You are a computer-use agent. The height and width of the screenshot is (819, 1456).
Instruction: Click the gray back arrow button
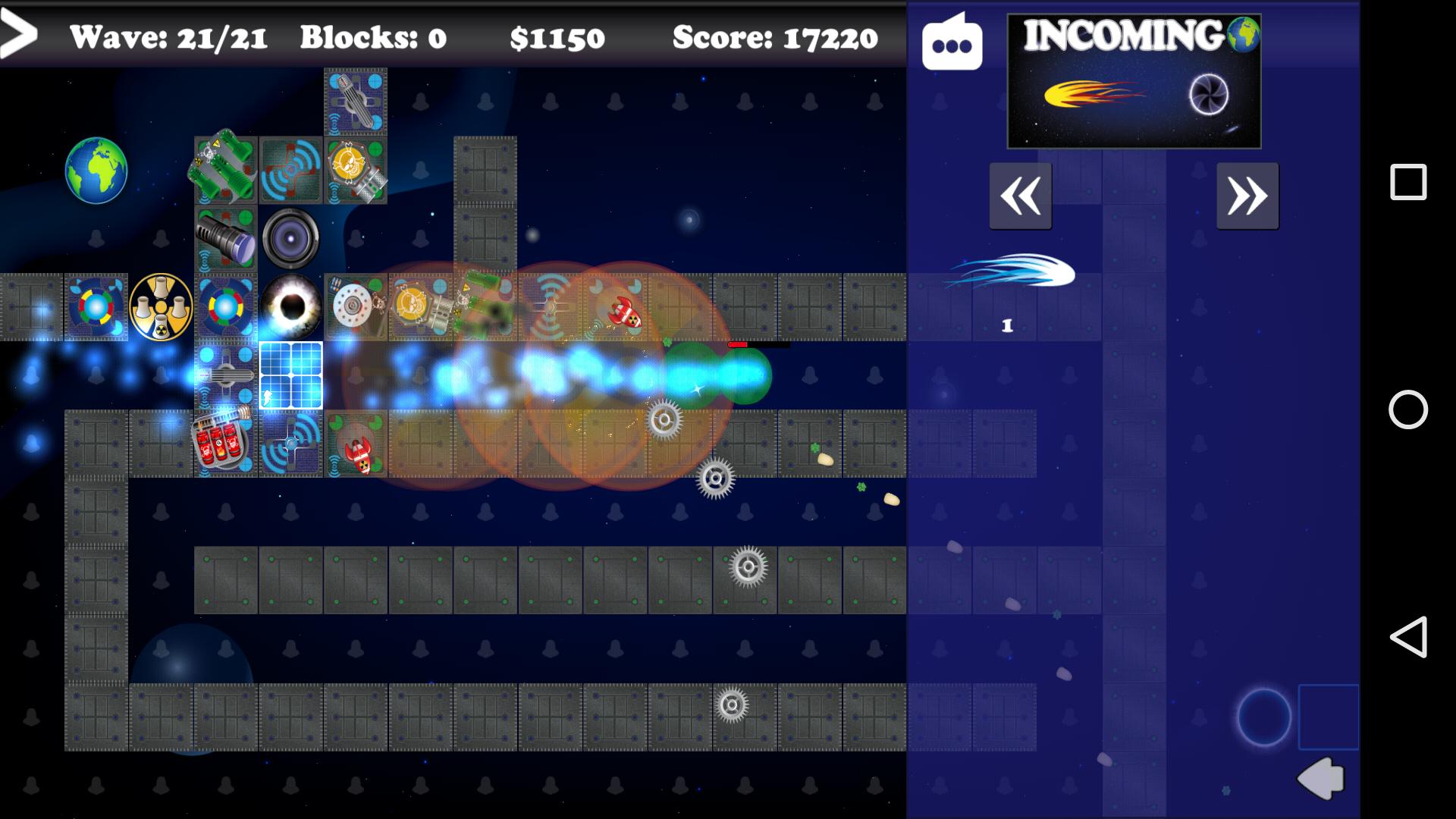(x=1321, y=778)
